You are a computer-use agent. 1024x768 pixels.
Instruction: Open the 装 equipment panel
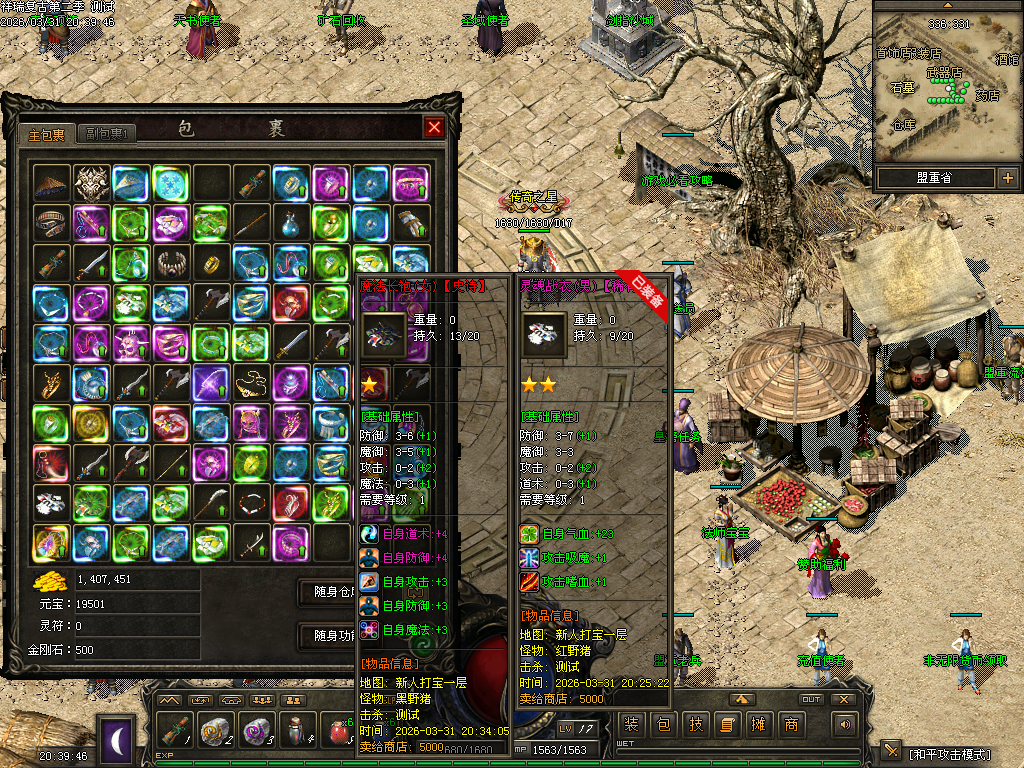[x=631, y=725]
